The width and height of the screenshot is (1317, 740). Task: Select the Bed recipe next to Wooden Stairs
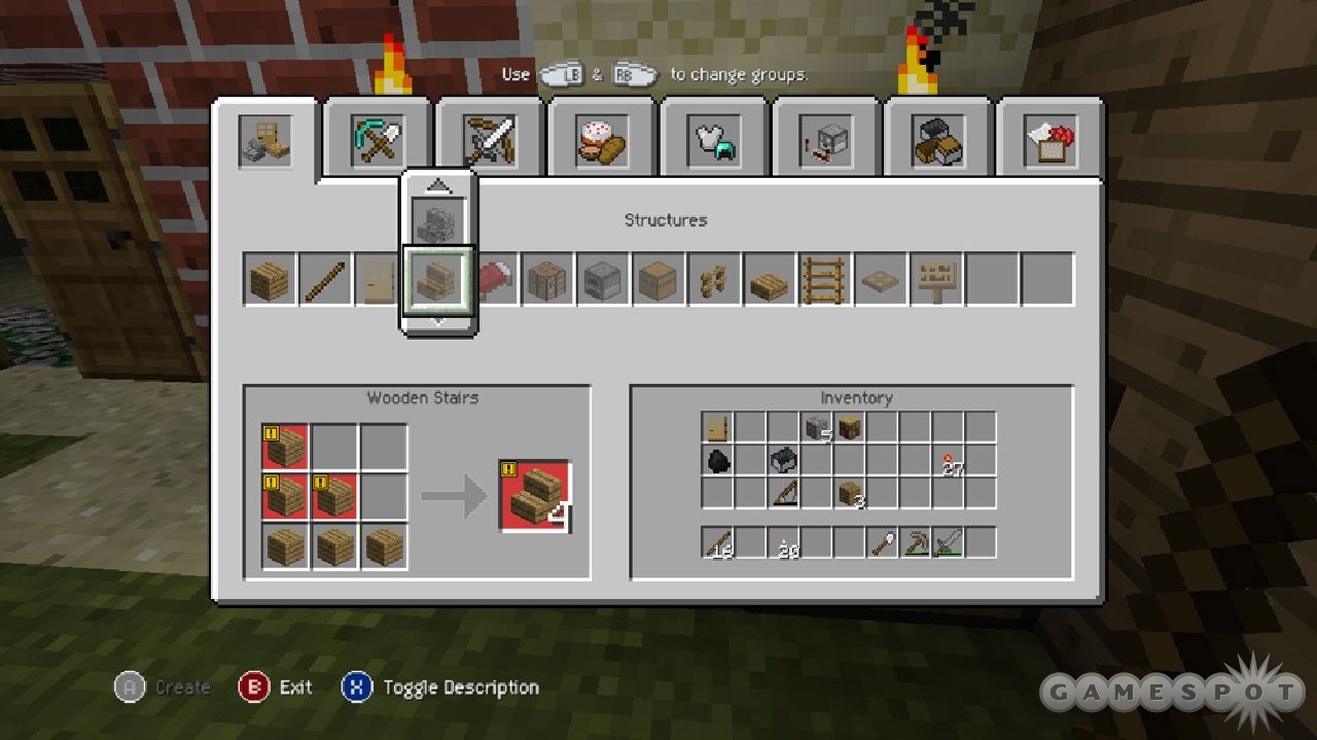[x=494, y=279]
